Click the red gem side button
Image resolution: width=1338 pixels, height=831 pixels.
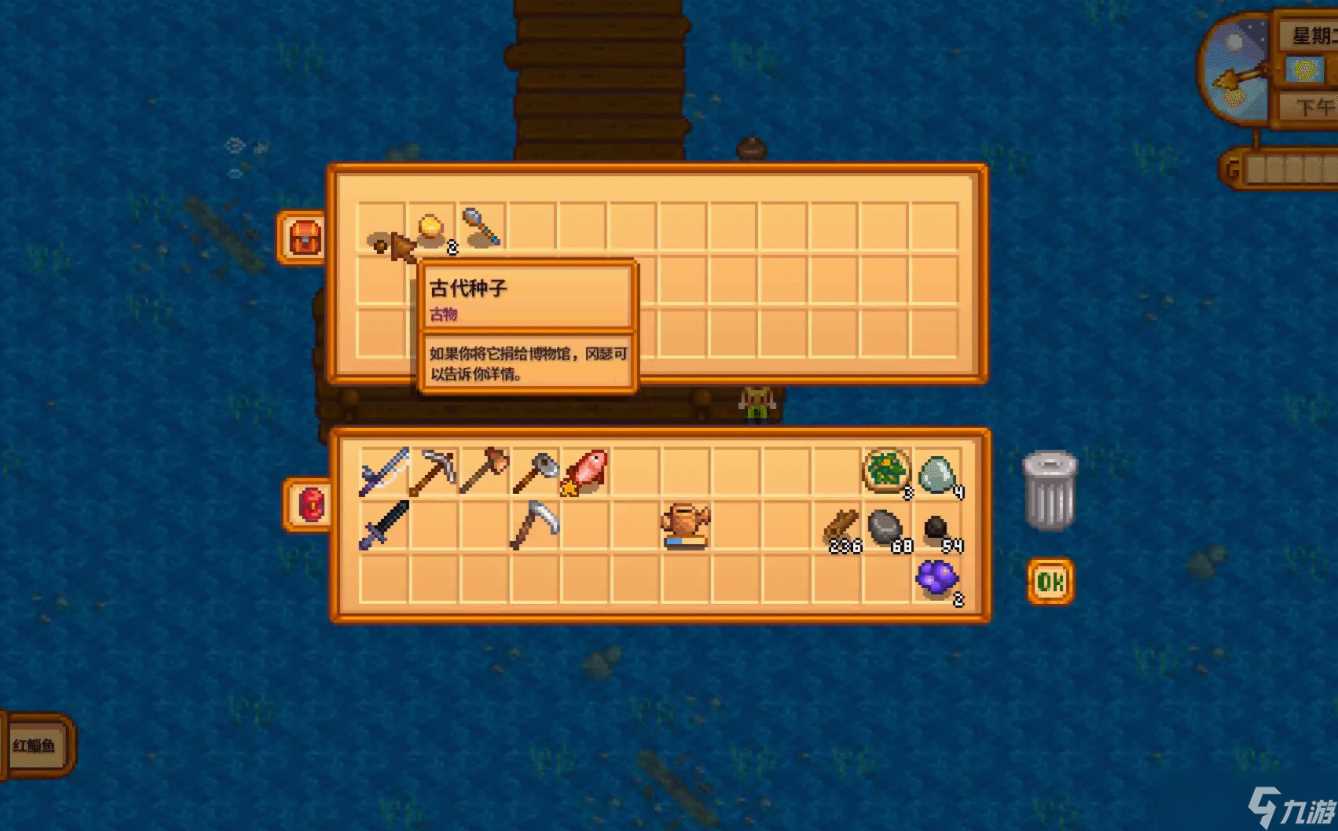pyautogui.click(x=309, y=505)
